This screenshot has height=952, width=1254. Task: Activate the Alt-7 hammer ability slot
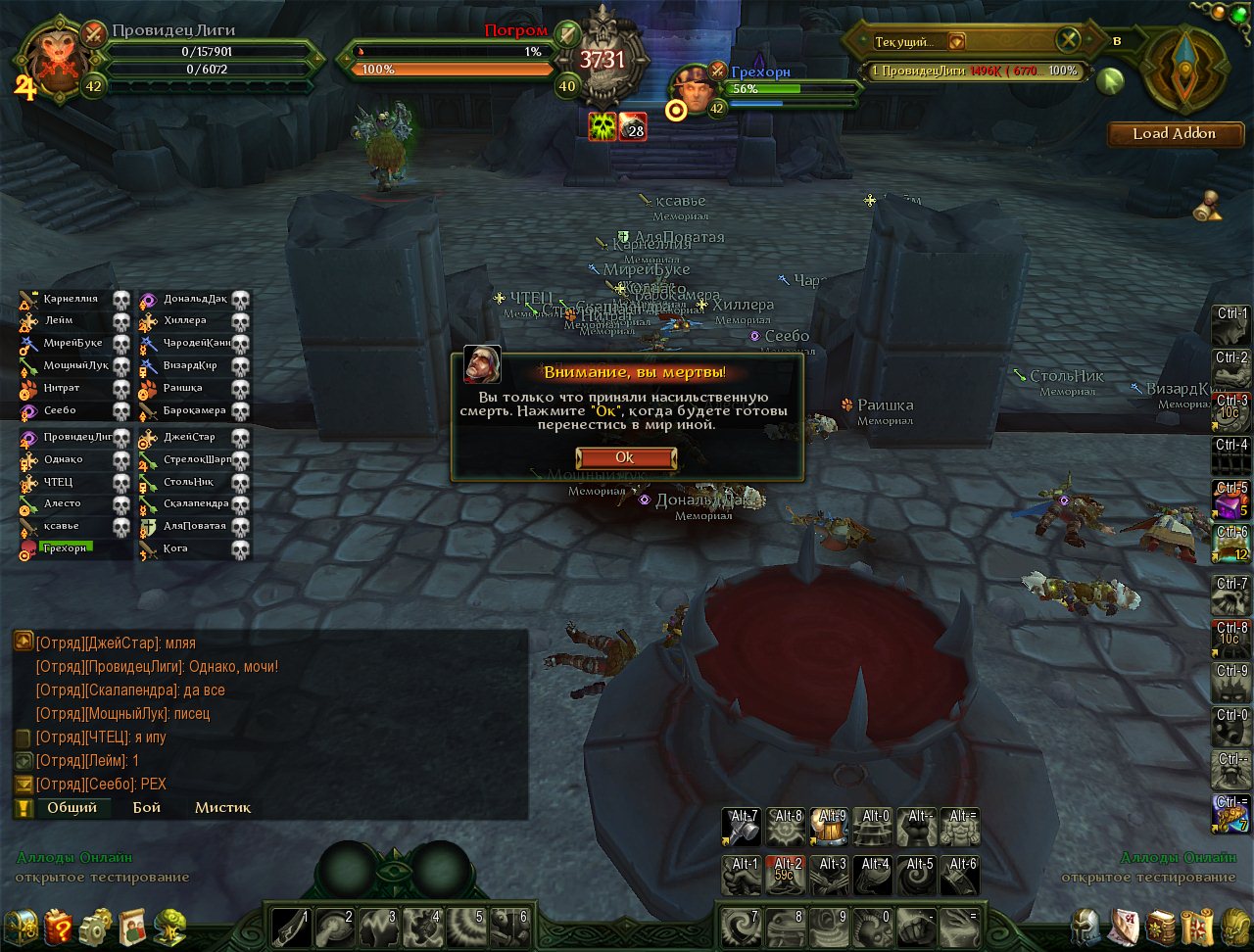point(742,828)
